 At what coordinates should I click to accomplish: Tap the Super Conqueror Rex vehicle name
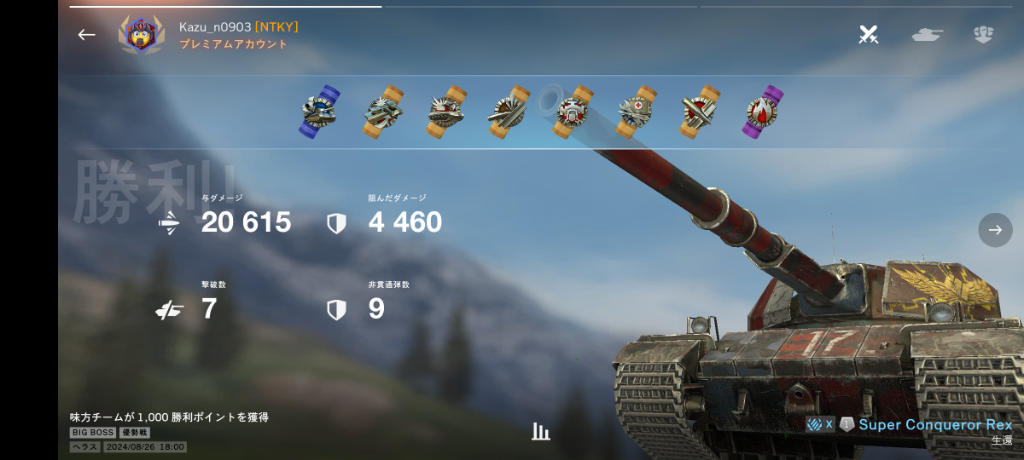tap(935, 425)
